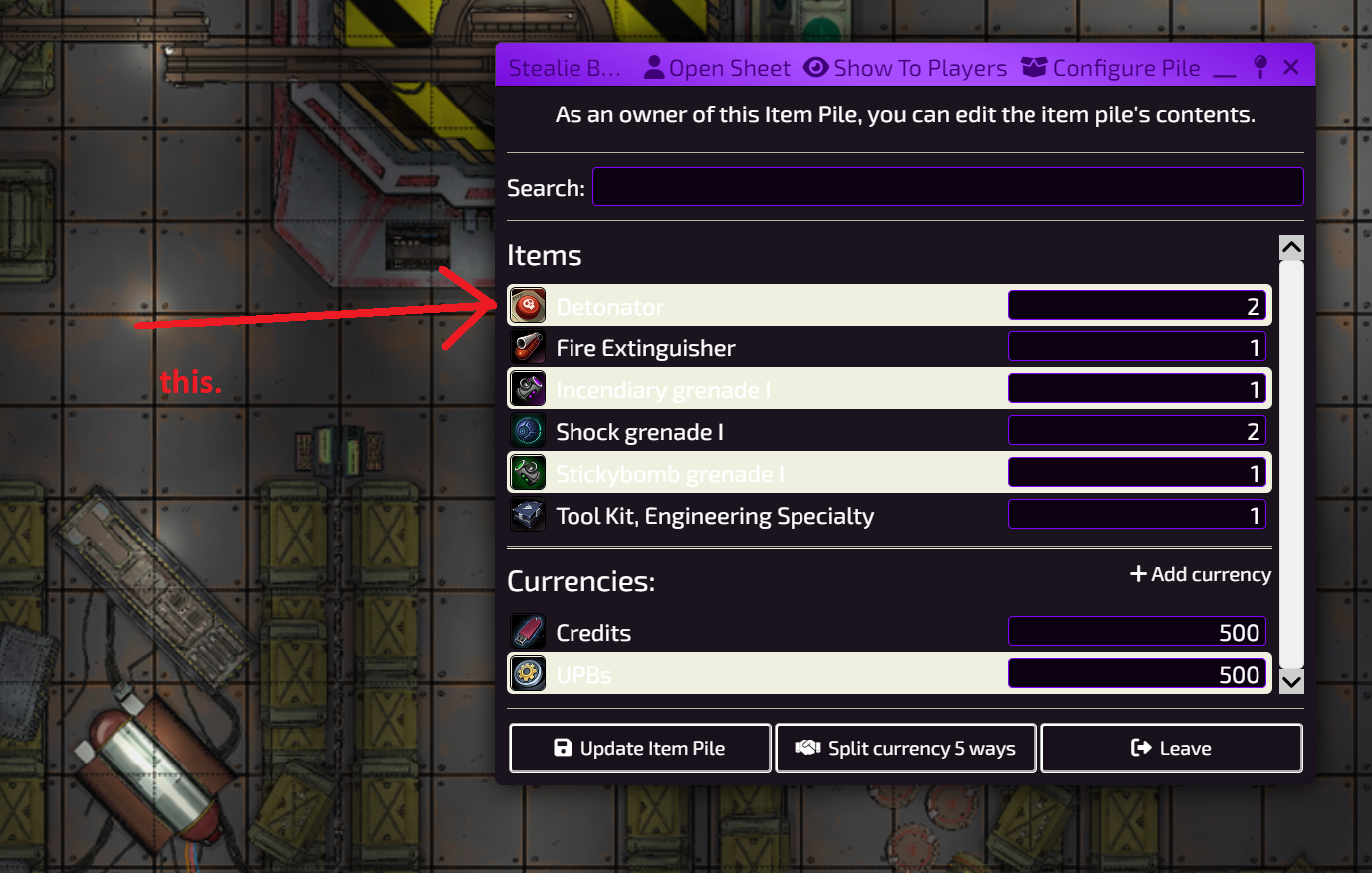Collapse the window using the minimize control
Image resolution: width=1372 pixels, height=873 pixels.
(1227, 70)
